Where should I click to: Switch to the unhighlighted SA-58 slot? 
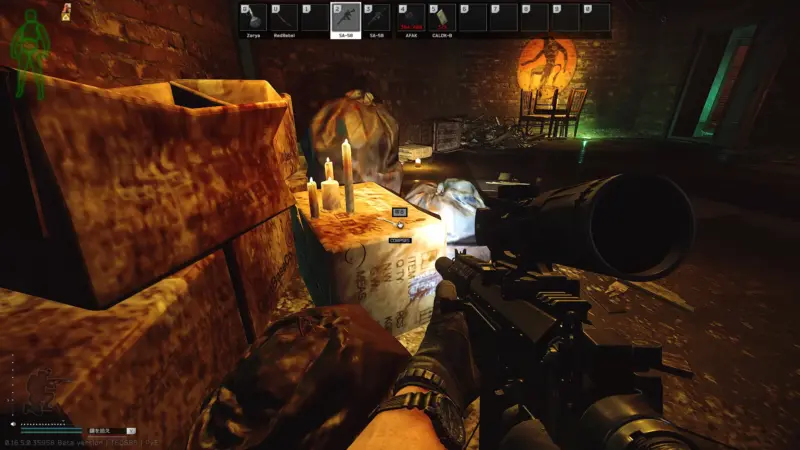(x=376, y=19)
